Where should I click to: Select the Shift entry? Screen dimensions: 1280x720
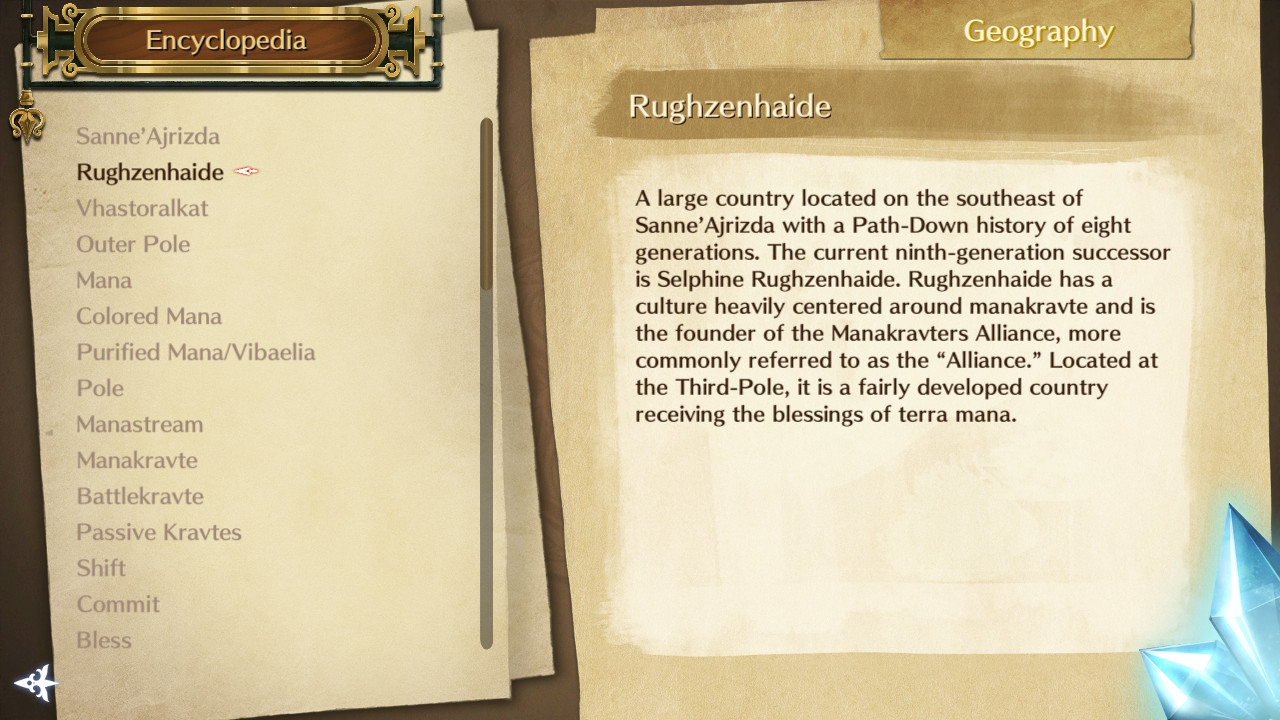(x=101, y=568)
